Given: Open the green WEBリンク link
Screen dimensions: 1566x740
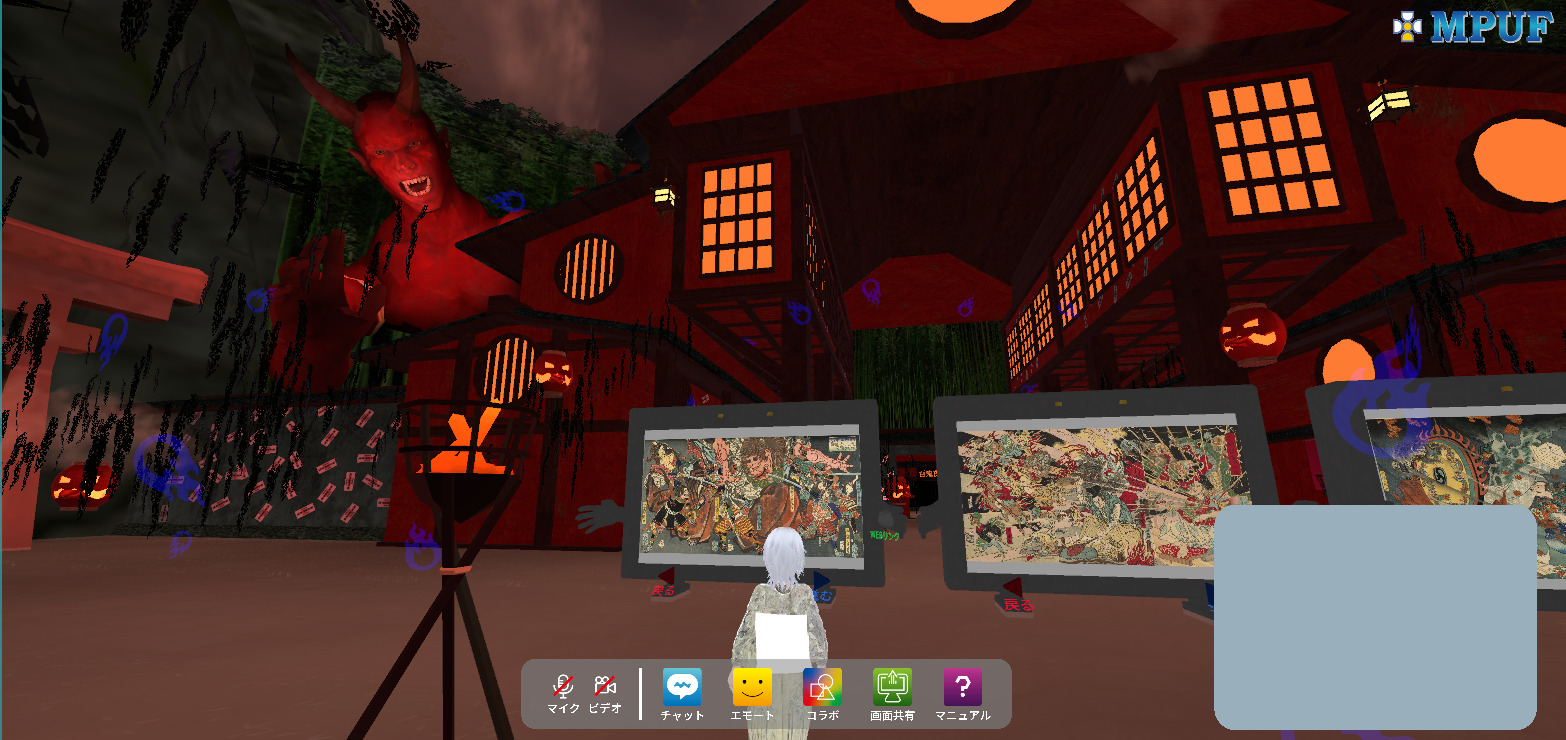Looking at the screenshot, I should (885, 535).
